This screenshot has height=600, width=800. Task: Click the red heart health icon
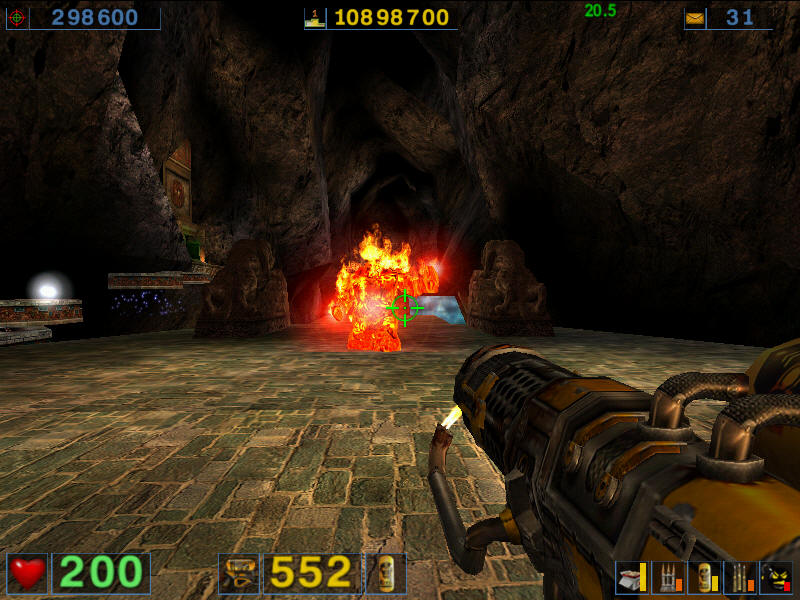(x=27, y=573)
